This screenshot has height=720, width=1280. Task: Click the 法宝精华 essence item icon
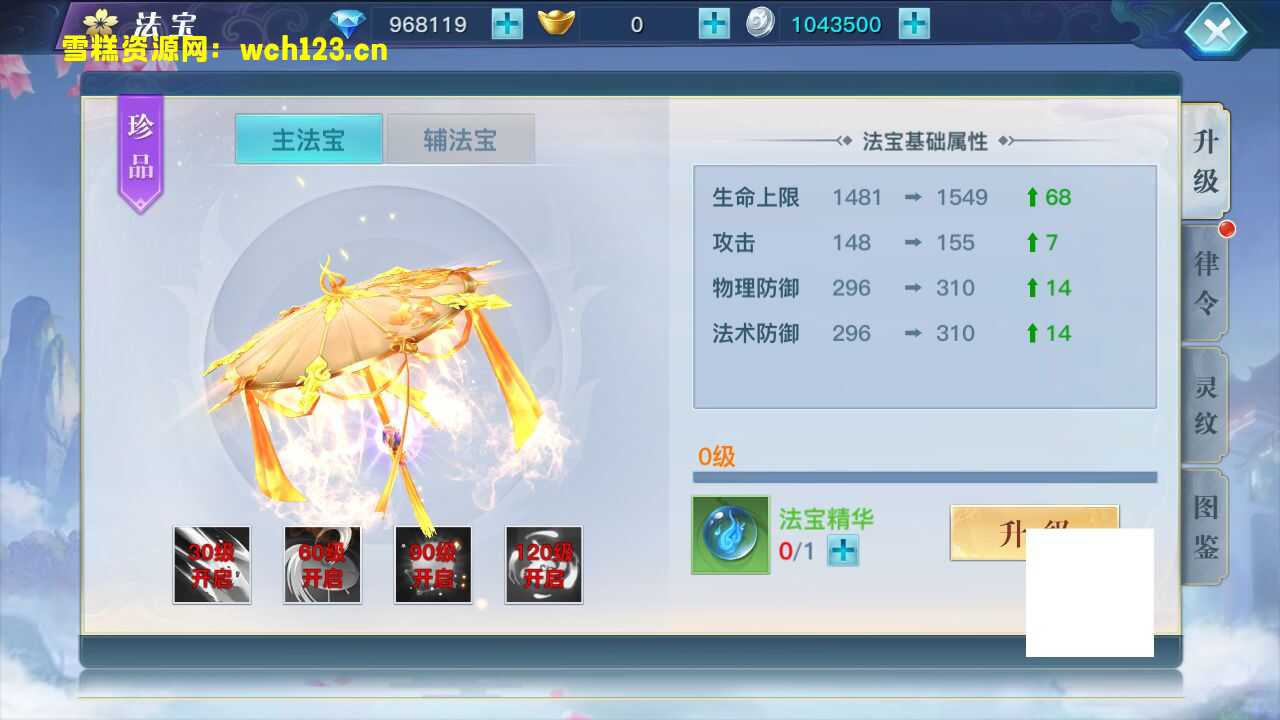click(730, 535)
